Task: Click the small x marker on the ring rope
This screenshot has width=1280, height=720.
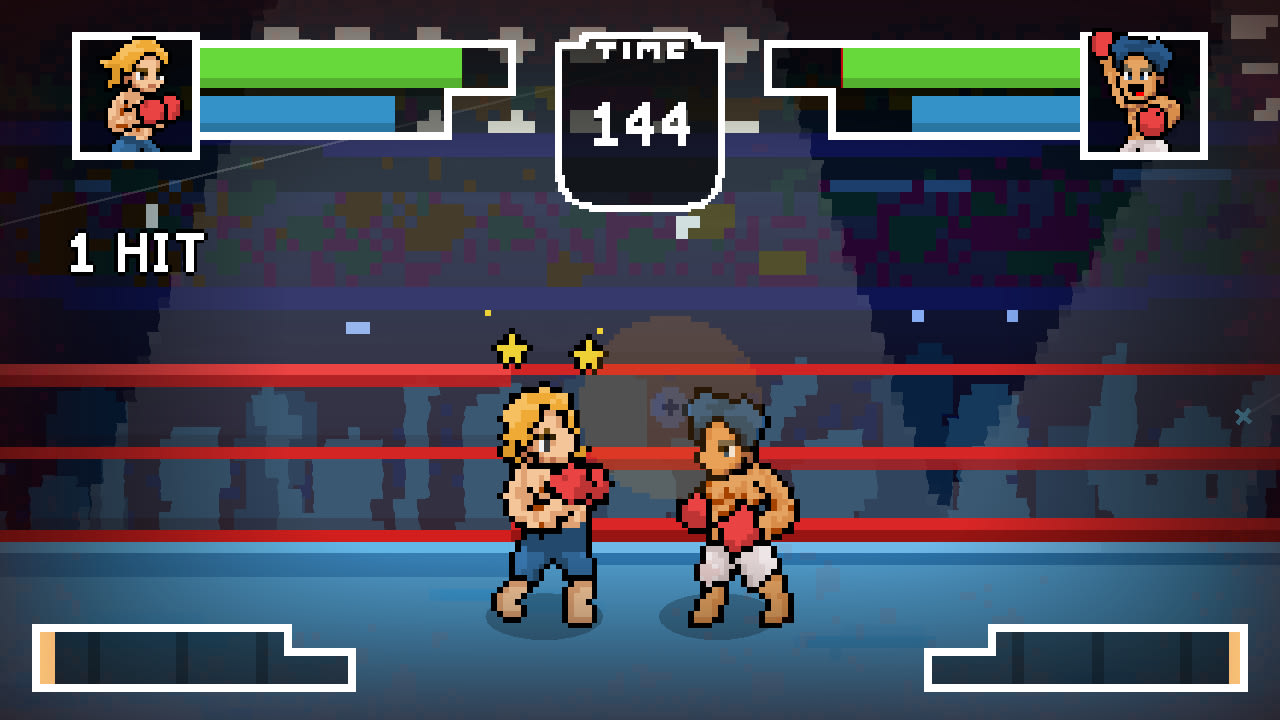Action: click(1244, 417)
